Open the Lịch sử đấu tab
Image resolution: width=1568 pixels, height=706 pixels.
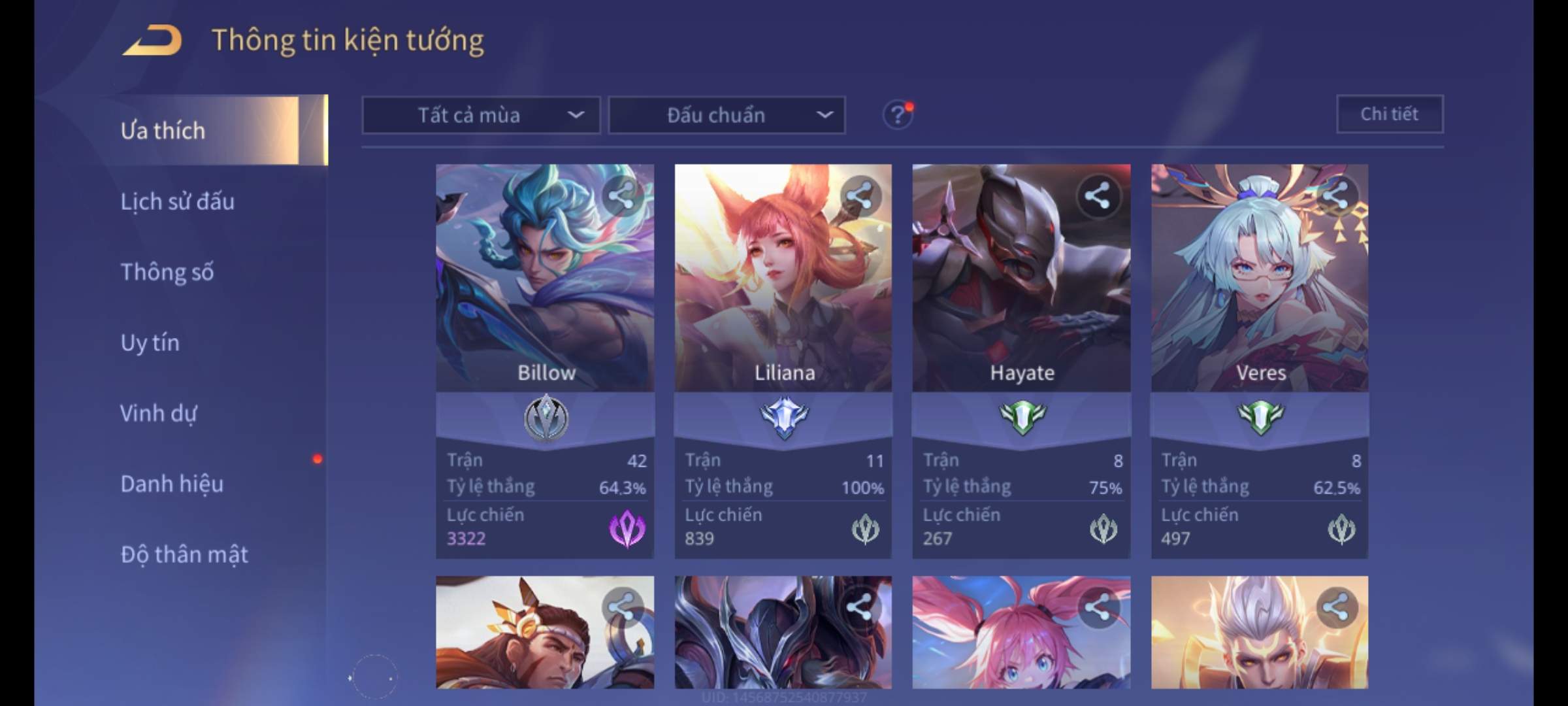click(x=177, y=201)
